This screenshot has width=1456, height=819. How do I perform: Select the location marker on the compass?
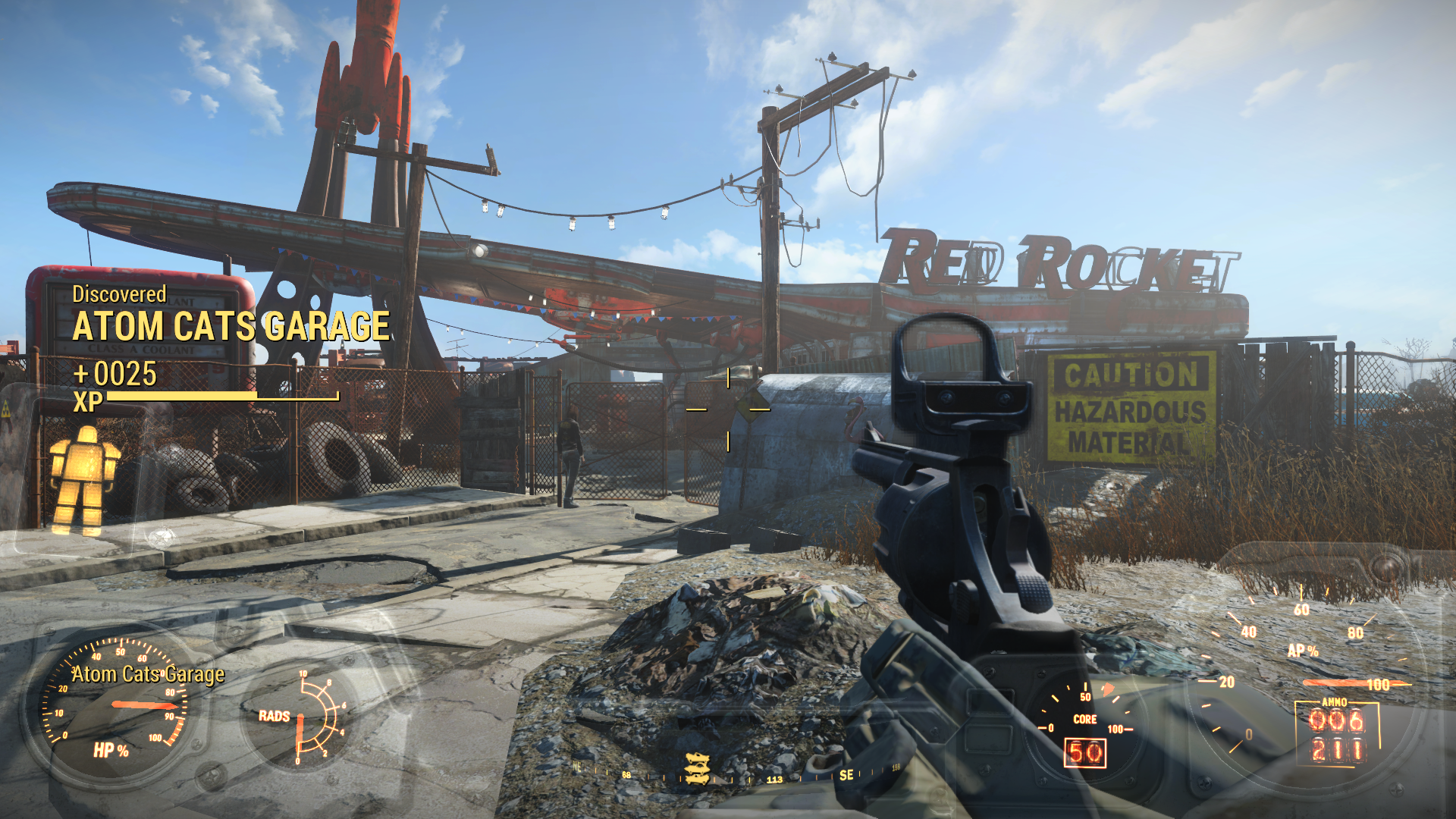(697, 768)
